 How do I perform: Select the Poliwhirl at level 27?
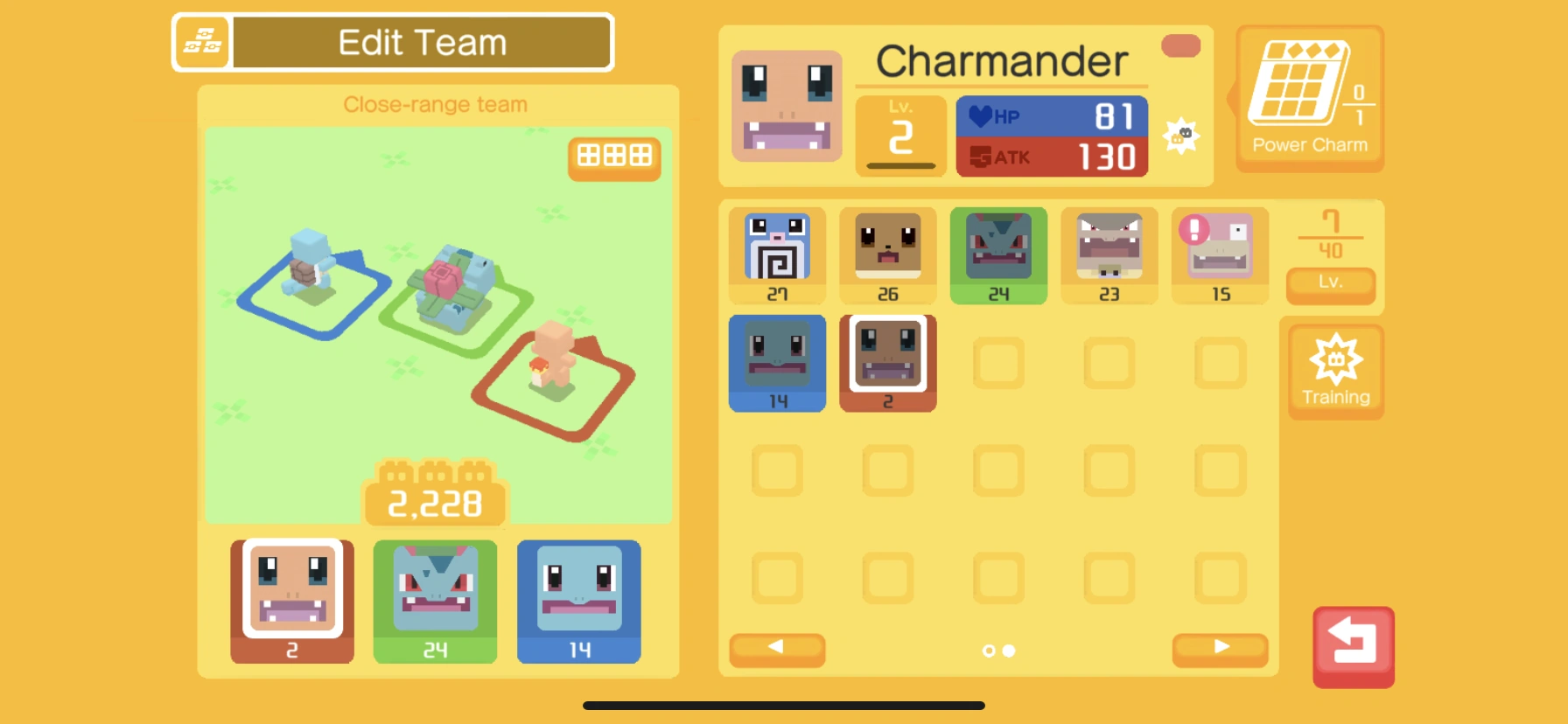[x=777, y=254]
